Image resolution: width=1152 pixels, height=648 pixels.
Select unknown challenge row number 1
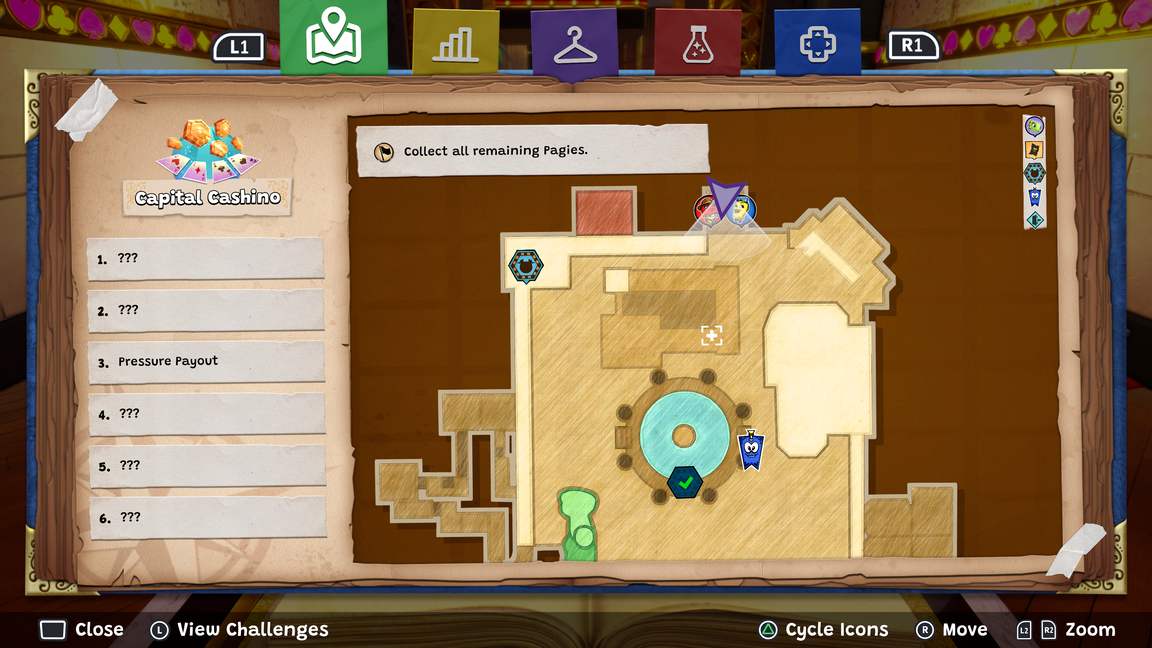(207, 258)
